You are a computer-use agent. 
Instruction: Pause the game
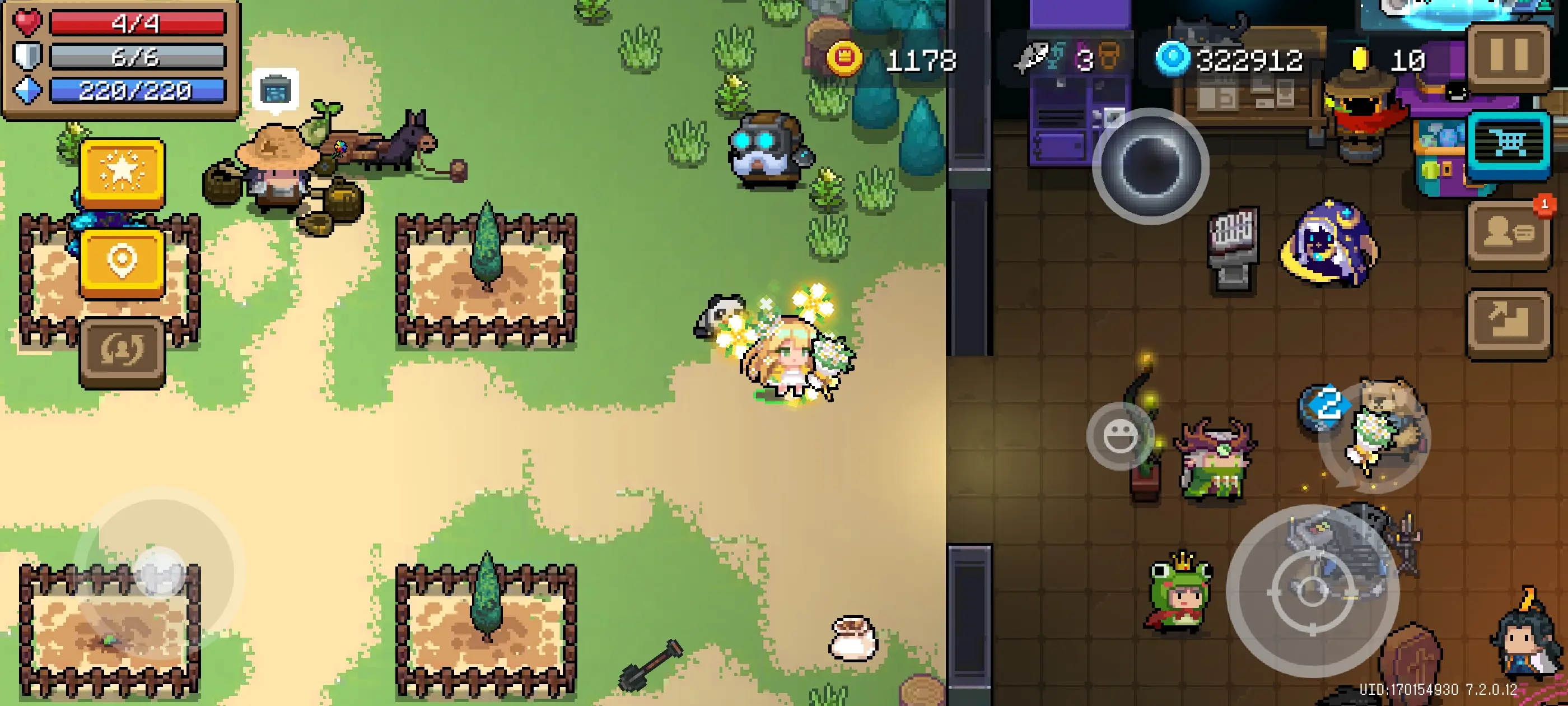pos(1508,56)
